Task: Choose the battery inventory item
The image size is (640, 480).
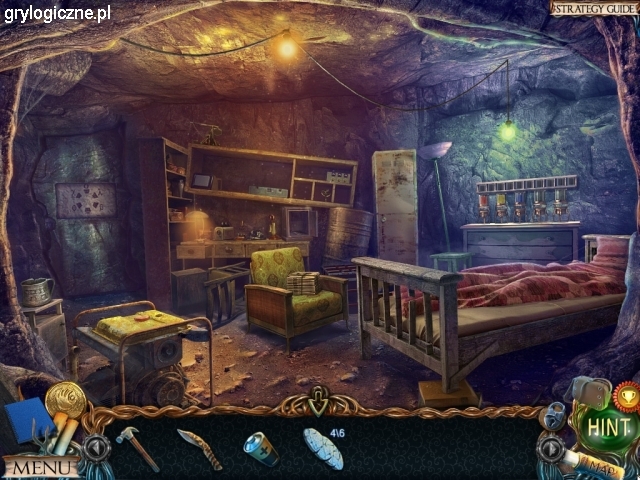Action: click(260, 447)
